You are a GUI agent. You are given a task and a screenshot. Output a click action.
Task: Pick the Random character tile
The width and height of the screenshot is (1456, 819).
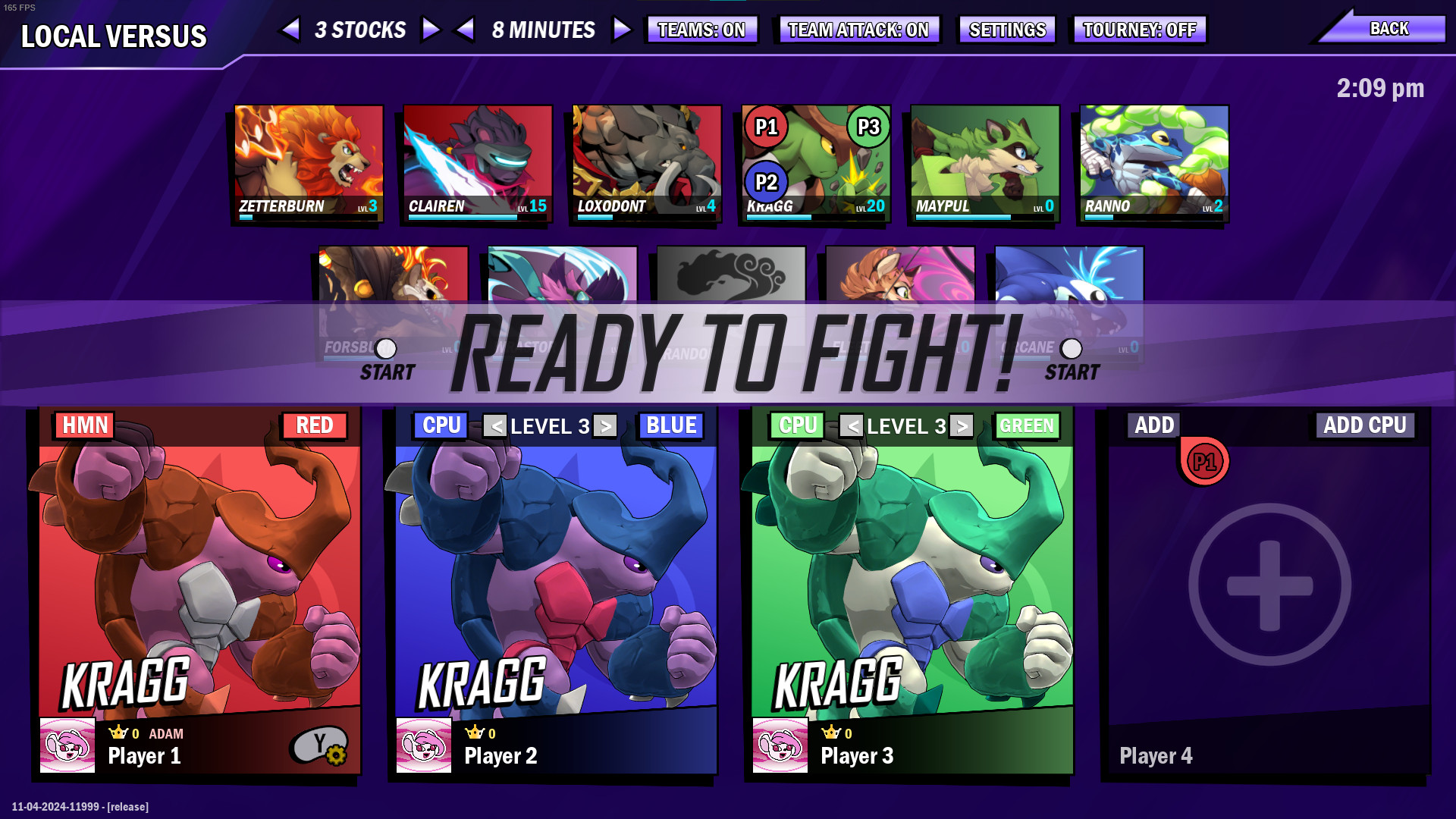point(730,296)
